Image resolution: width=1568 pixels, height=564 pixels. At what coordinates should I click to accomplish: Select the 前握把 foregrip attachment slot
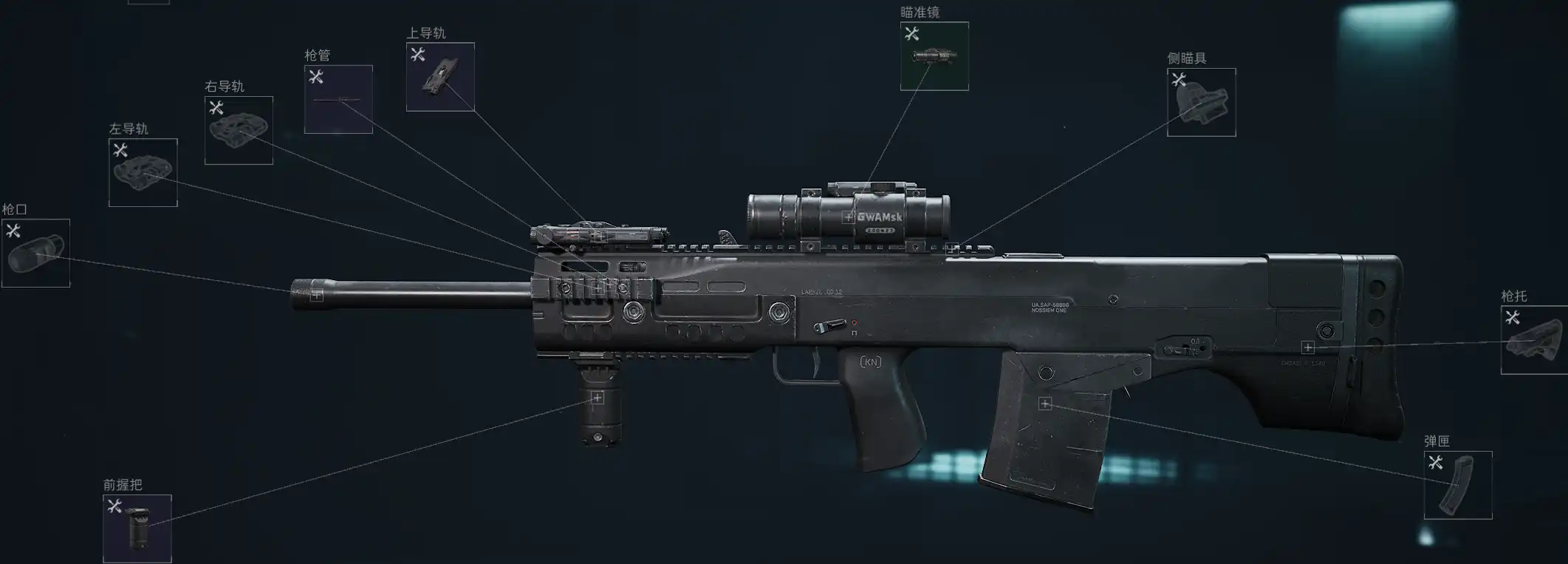(137, 529)
